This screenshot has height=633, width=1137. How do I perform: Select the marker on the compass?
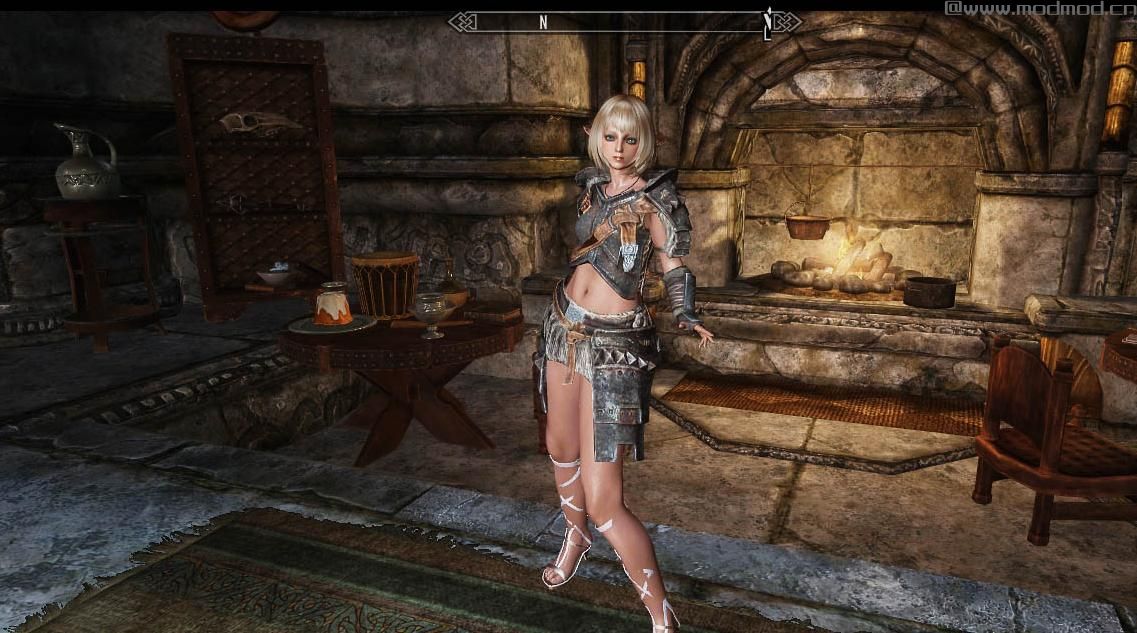point(767,22)
